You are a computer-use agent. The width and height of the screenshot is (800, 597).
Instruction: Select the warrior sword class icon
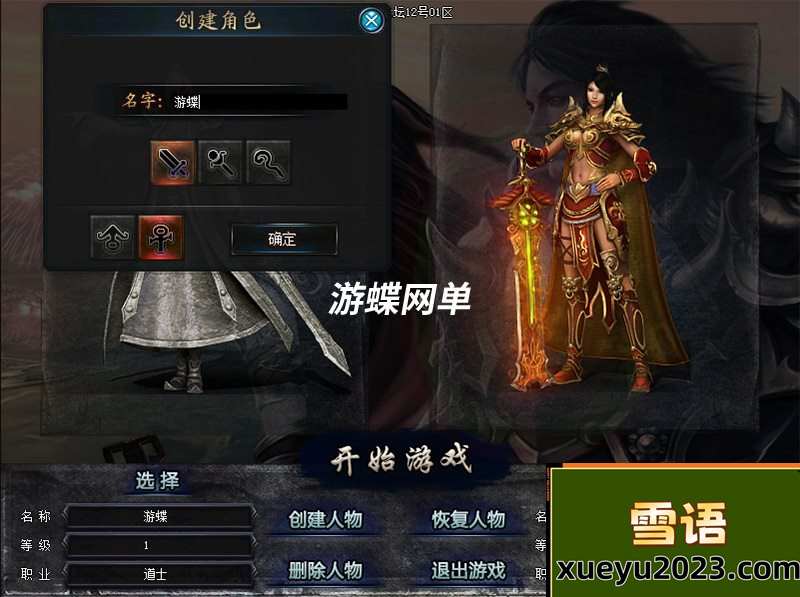[173, 162]
